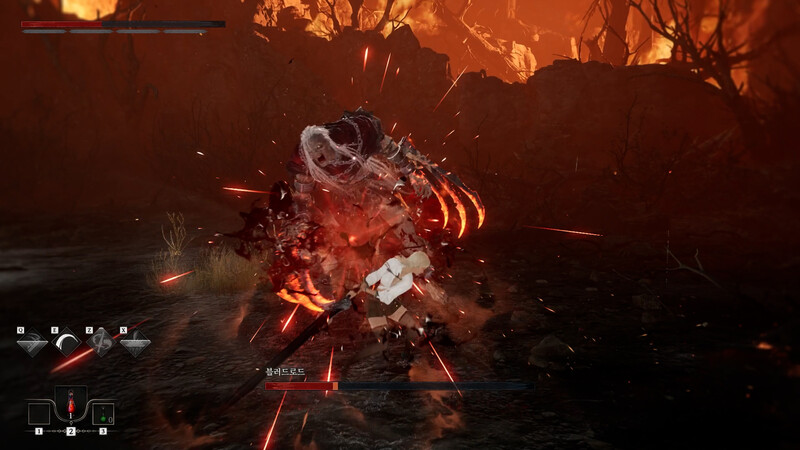This screenshot has height=450, width=800.
Task: Use the Z skill with swirl symbol
Action: coord(100,344)
